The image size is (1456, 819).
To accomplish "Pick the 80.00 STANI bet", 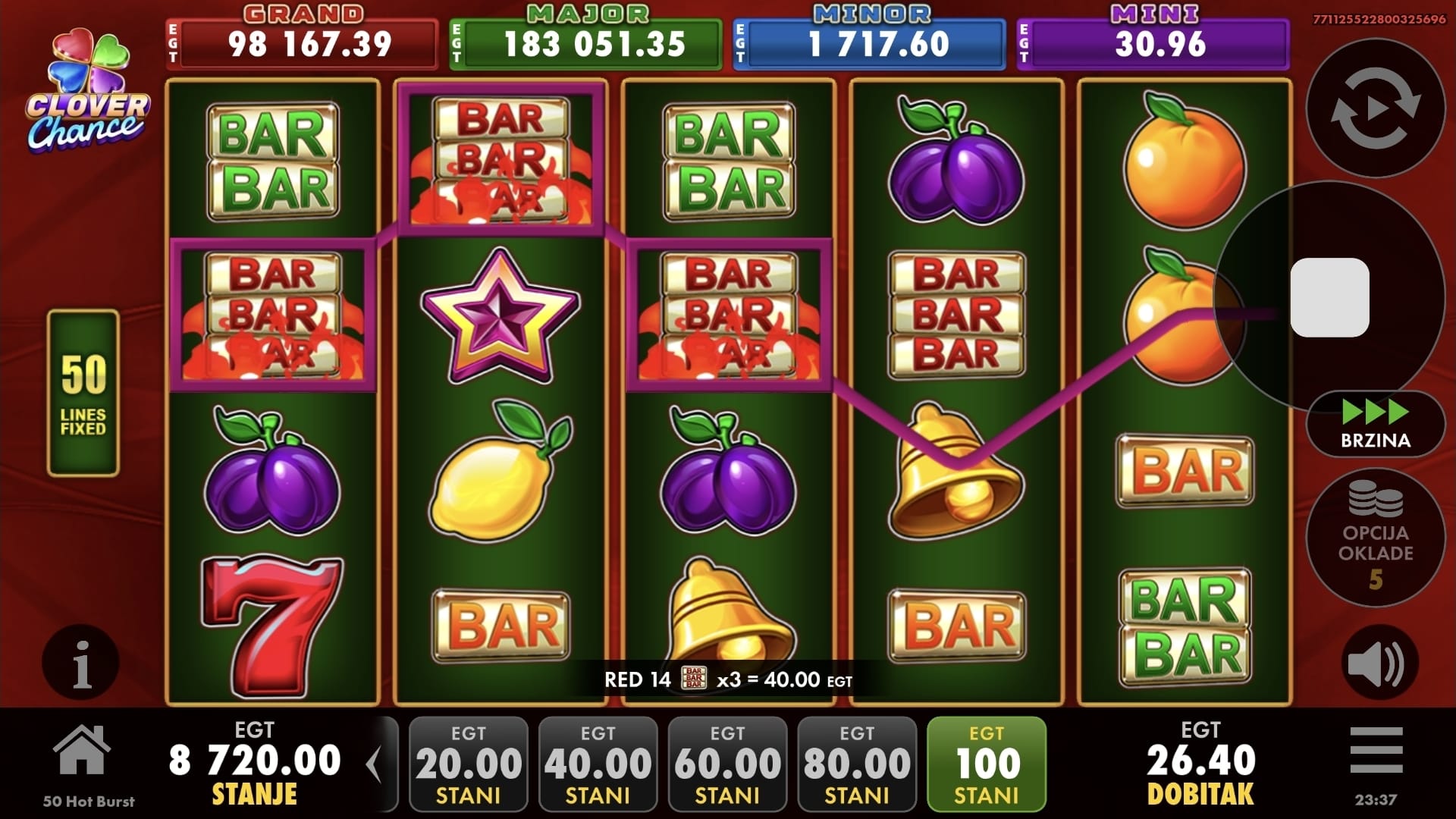I will 857,764.
